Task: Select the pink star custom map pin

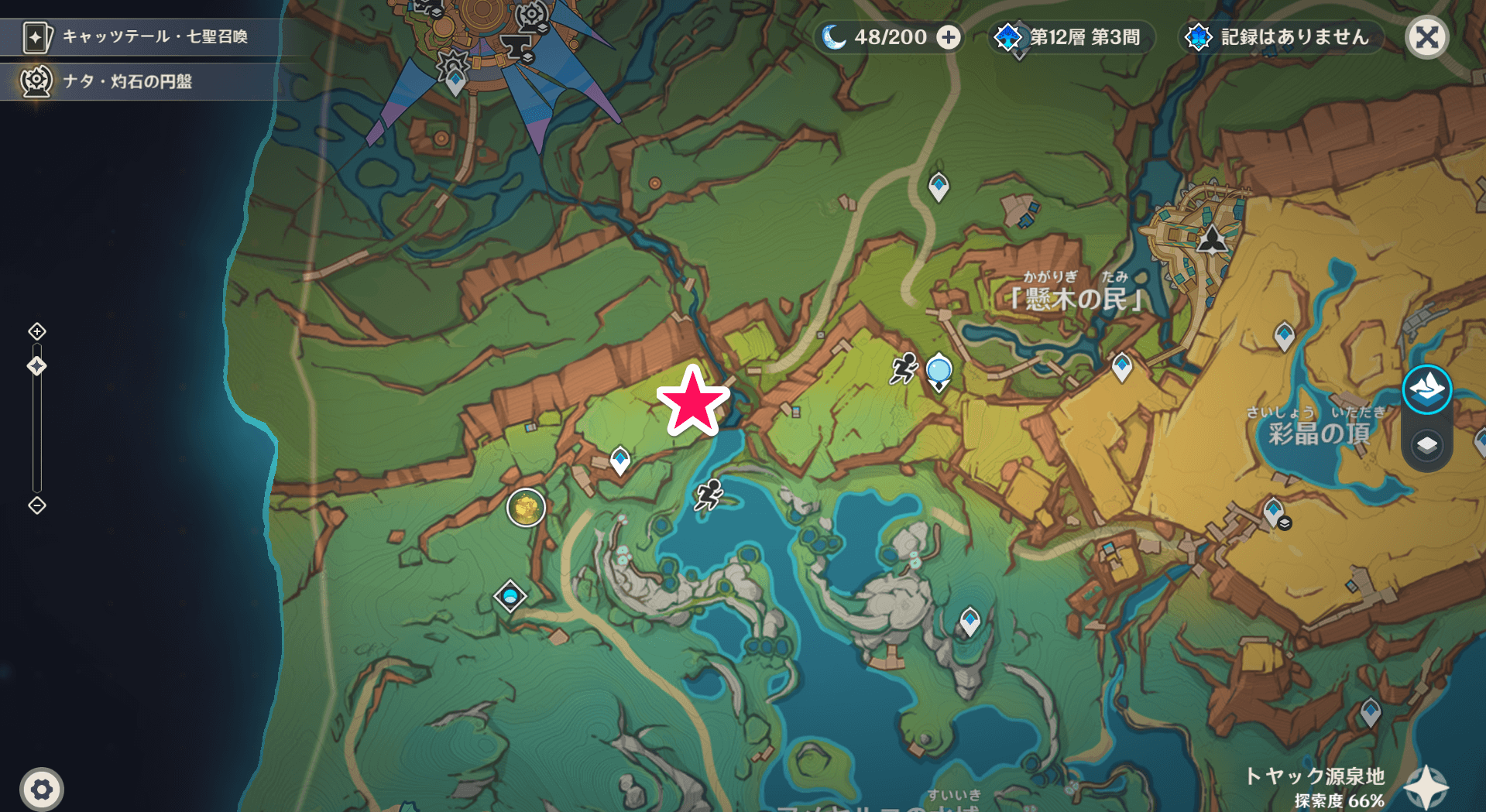Action: pos(693,402)
